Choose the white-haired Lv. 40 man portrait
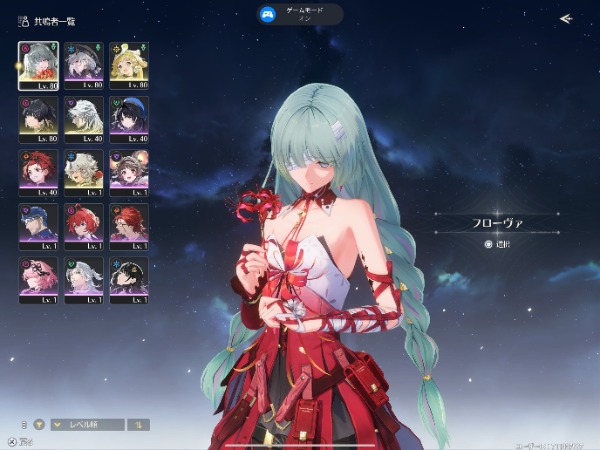This screenshot has height=450, width=600. (x=83, y=118)
